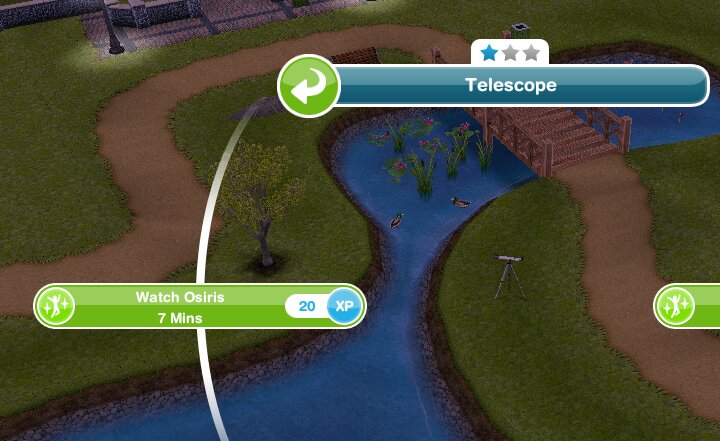
Task: Select the partially visible action at right edge
Action: (690, 306)
